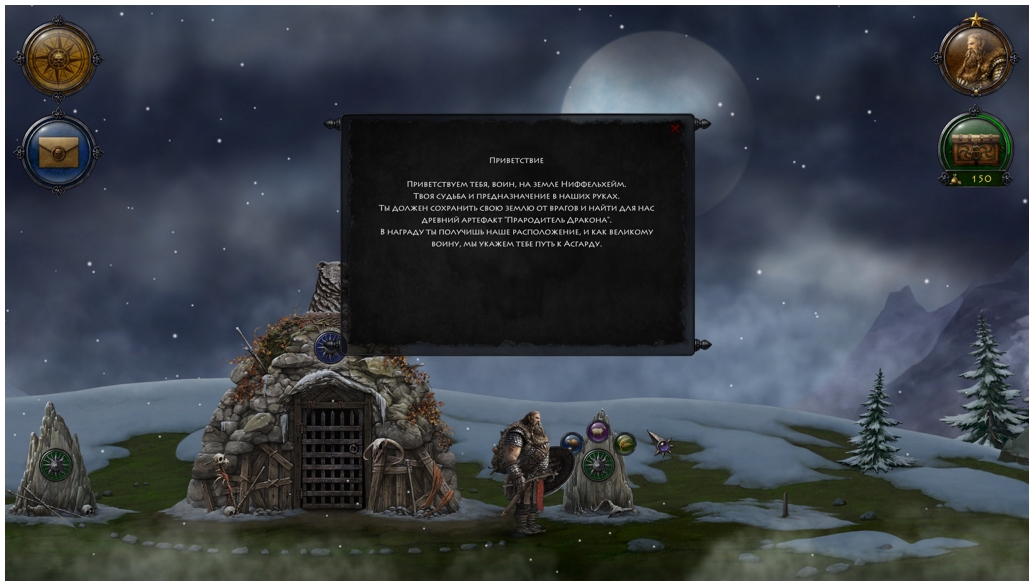1034x586 pixels.
Task: Select the purple sheep orb
Action: pos(598,432)
